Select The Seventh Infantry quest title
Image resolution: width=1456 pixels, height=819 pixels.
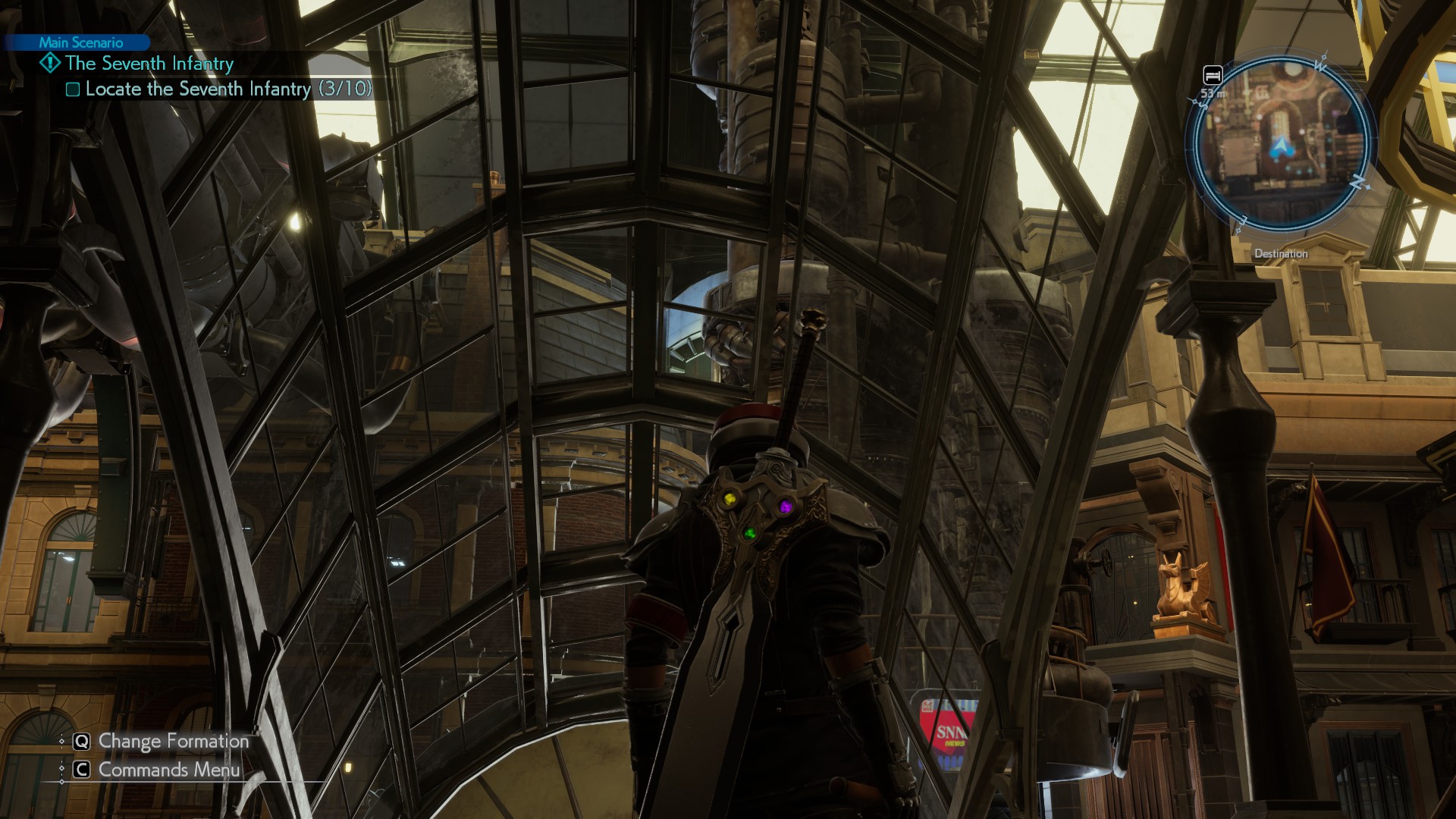[x=149, y=64]
